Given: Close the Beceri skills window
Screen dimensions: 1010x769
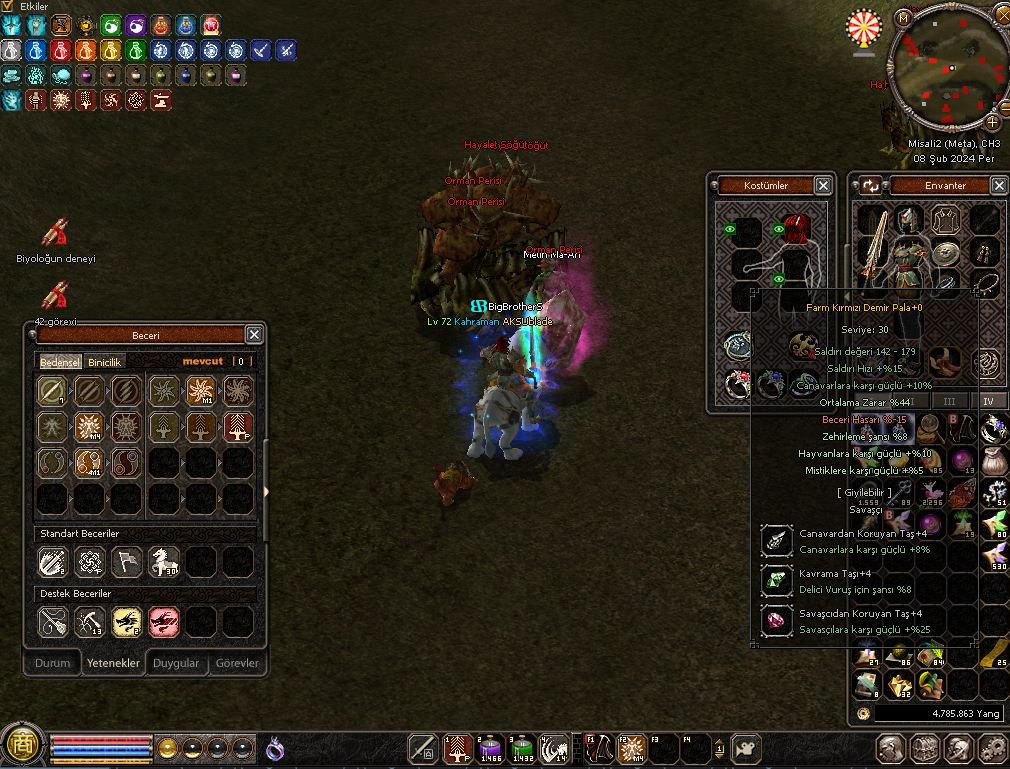Looking at the screenshot, I should tap(254, 335).
